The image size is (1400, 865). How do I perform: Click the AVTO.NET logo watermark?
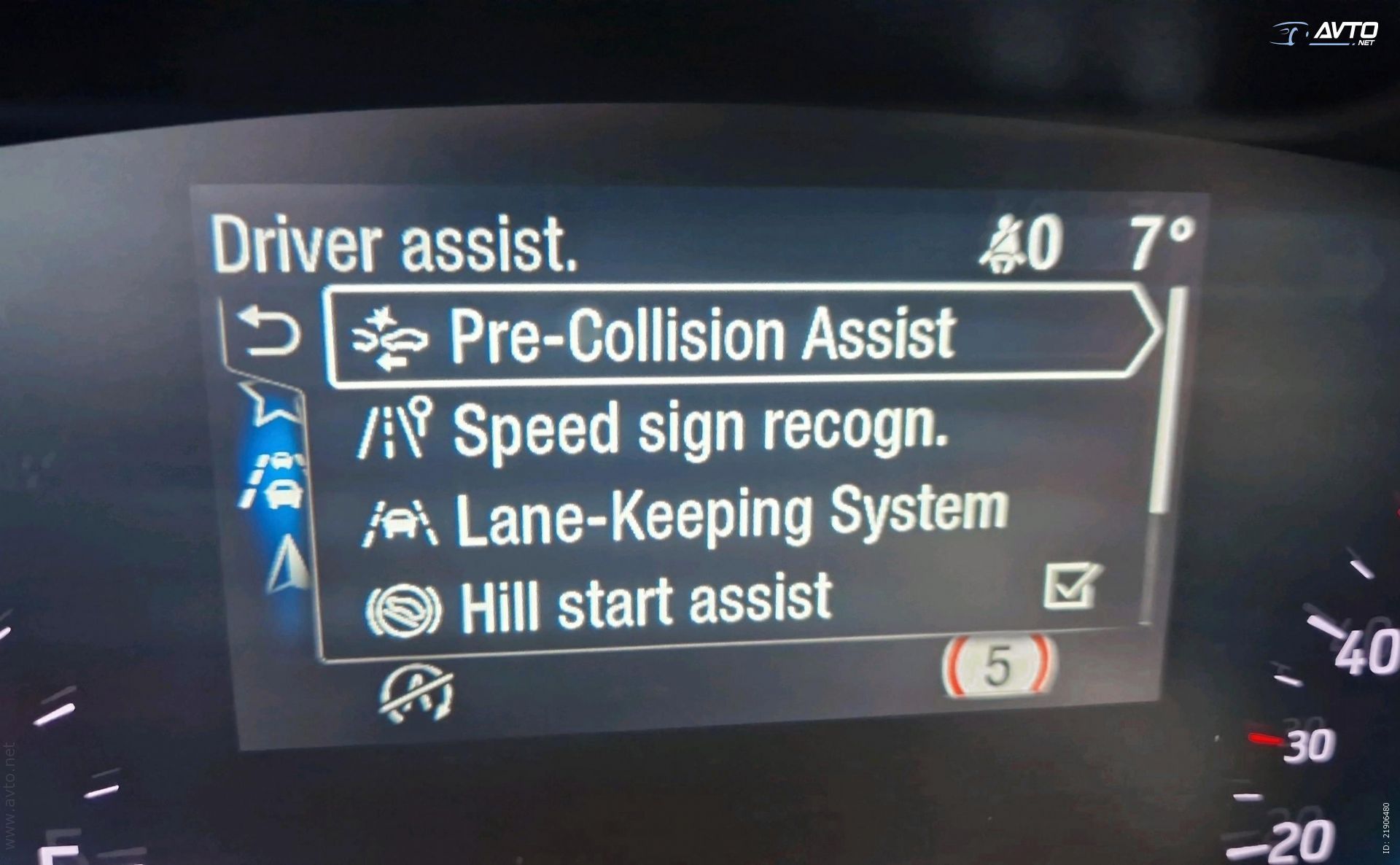(1326, 34)
